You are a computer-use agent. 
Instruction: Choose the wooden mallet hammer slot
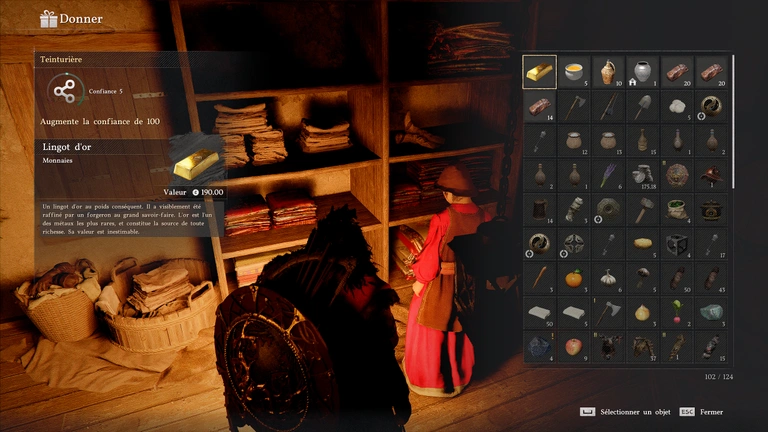point(643,209)
